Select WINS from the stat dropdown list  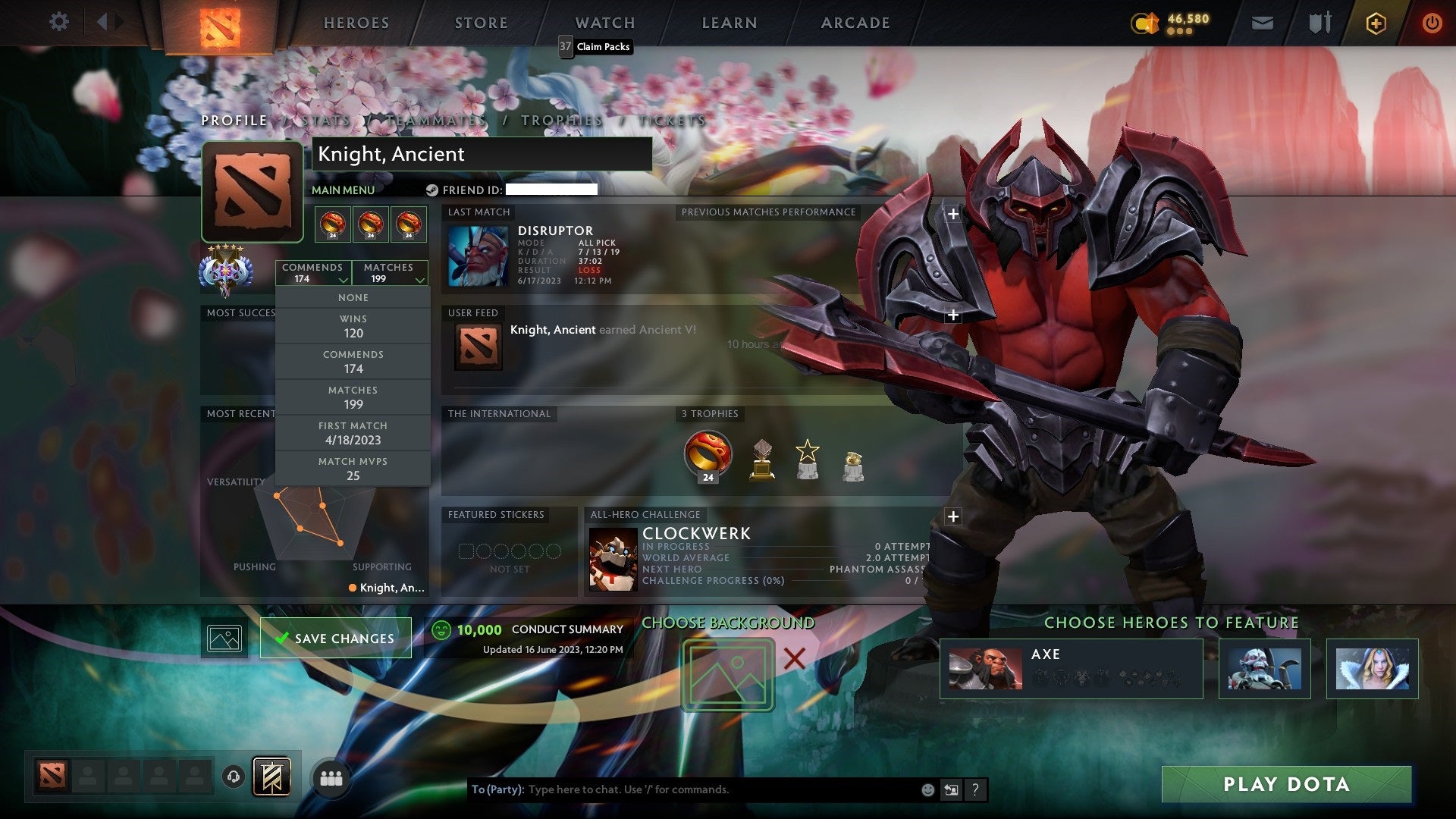coord(353,326)
